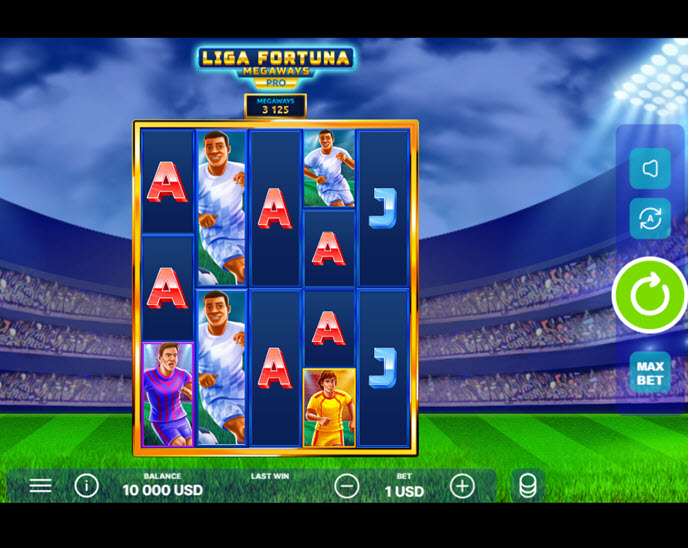The height and width of the screenshot is (548, 688).
Task: Show the game info panel
Action: coord(87,486)
